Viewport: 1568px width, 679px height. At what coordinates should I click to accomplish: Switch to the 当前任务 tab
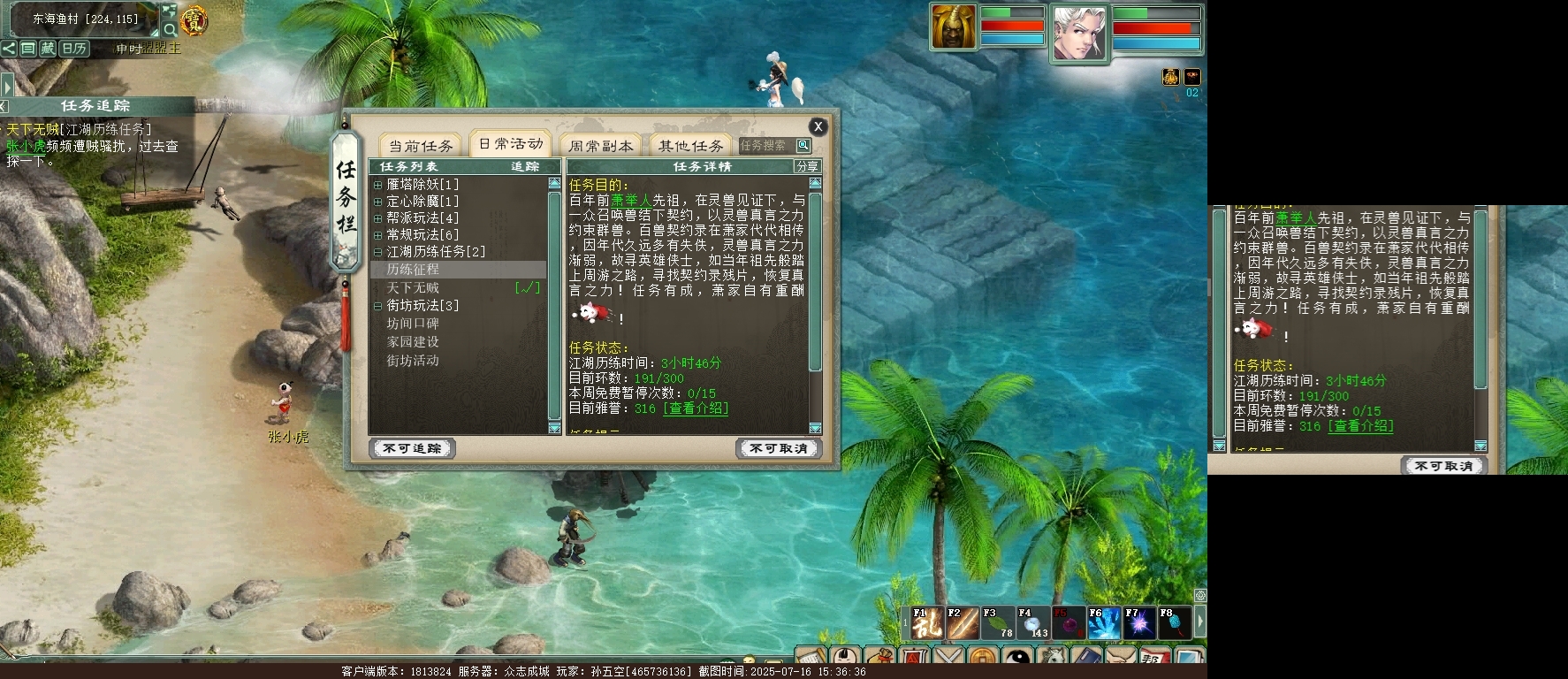click(x=421, y=146)
